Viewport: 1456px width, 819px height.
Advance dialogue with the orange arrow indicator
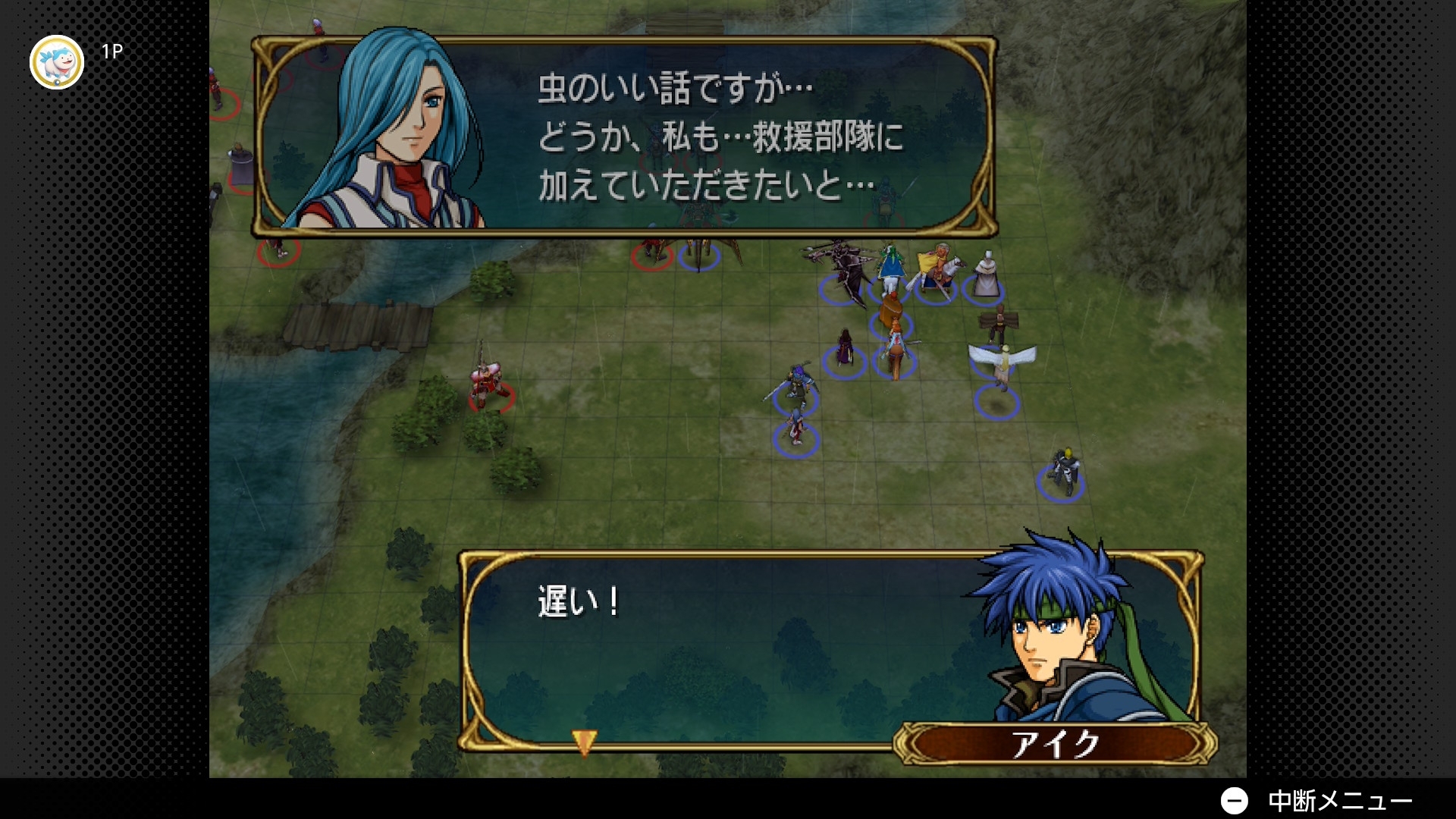(584, 742)
